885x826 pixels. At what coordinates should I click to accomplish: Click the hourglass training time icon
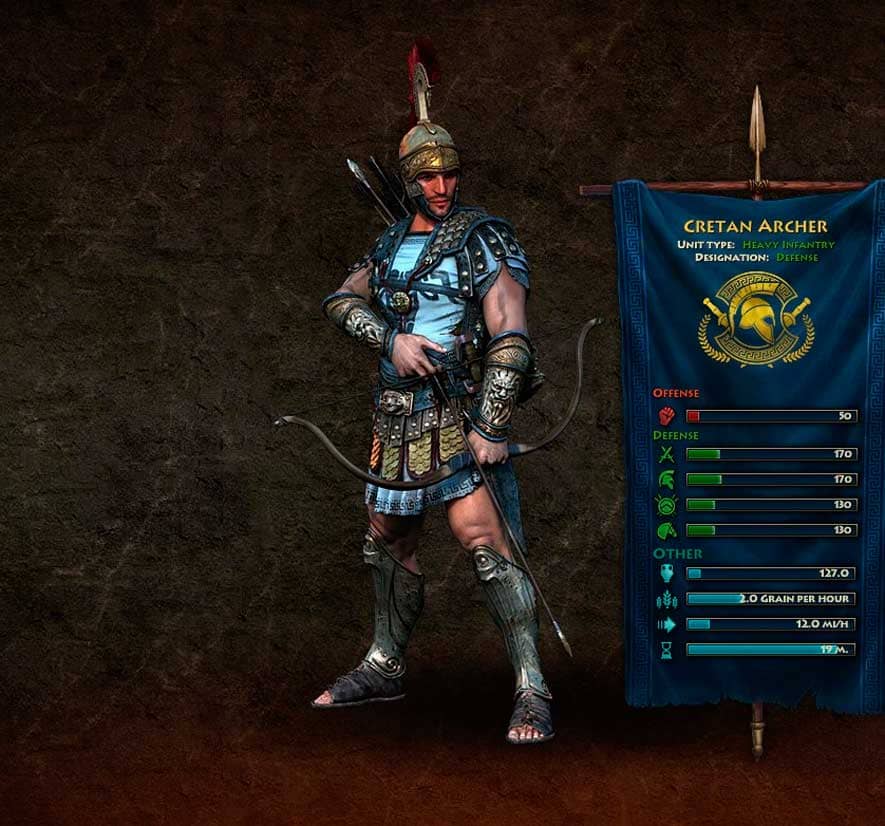coord(667,649)
